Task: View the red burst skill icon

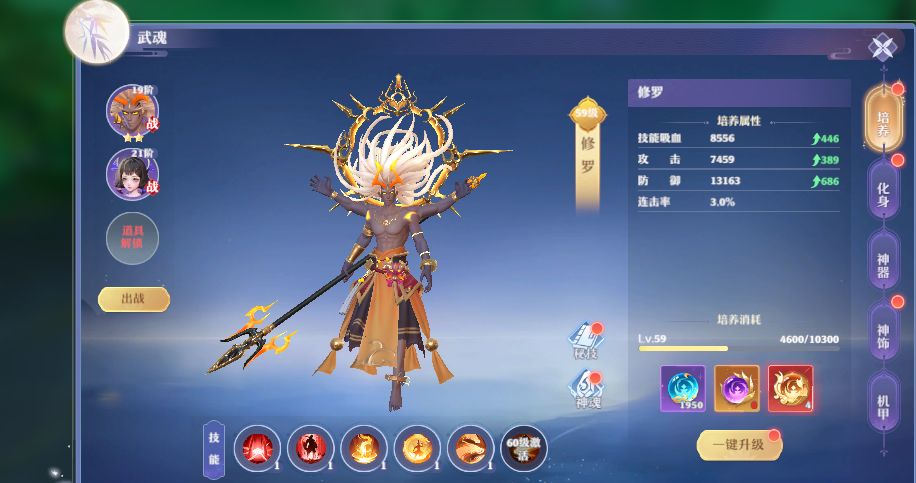Action: pos(257,448)
